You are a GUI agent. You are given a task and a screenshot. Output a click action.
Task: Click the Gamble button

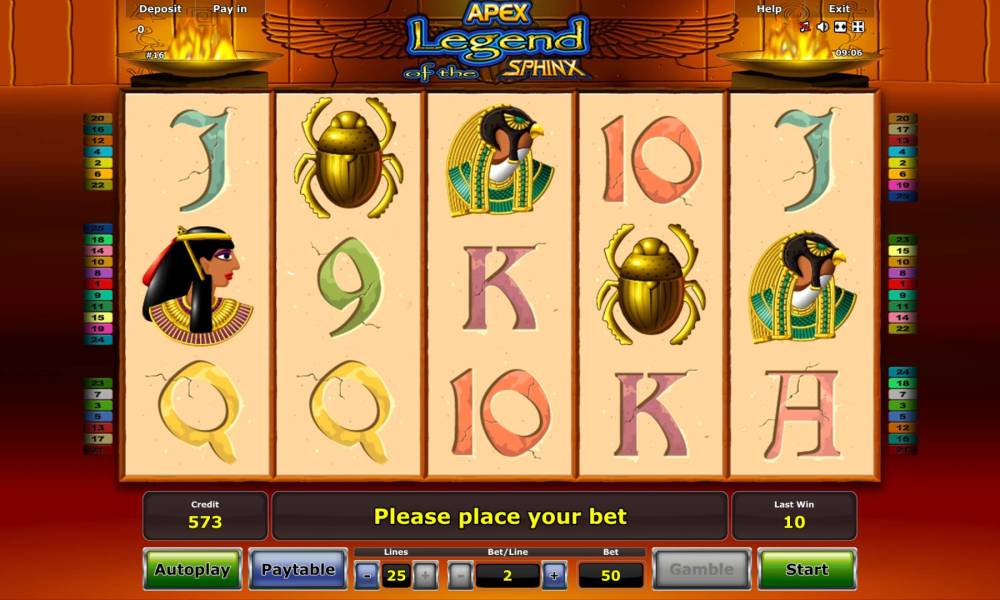(701, 569)
